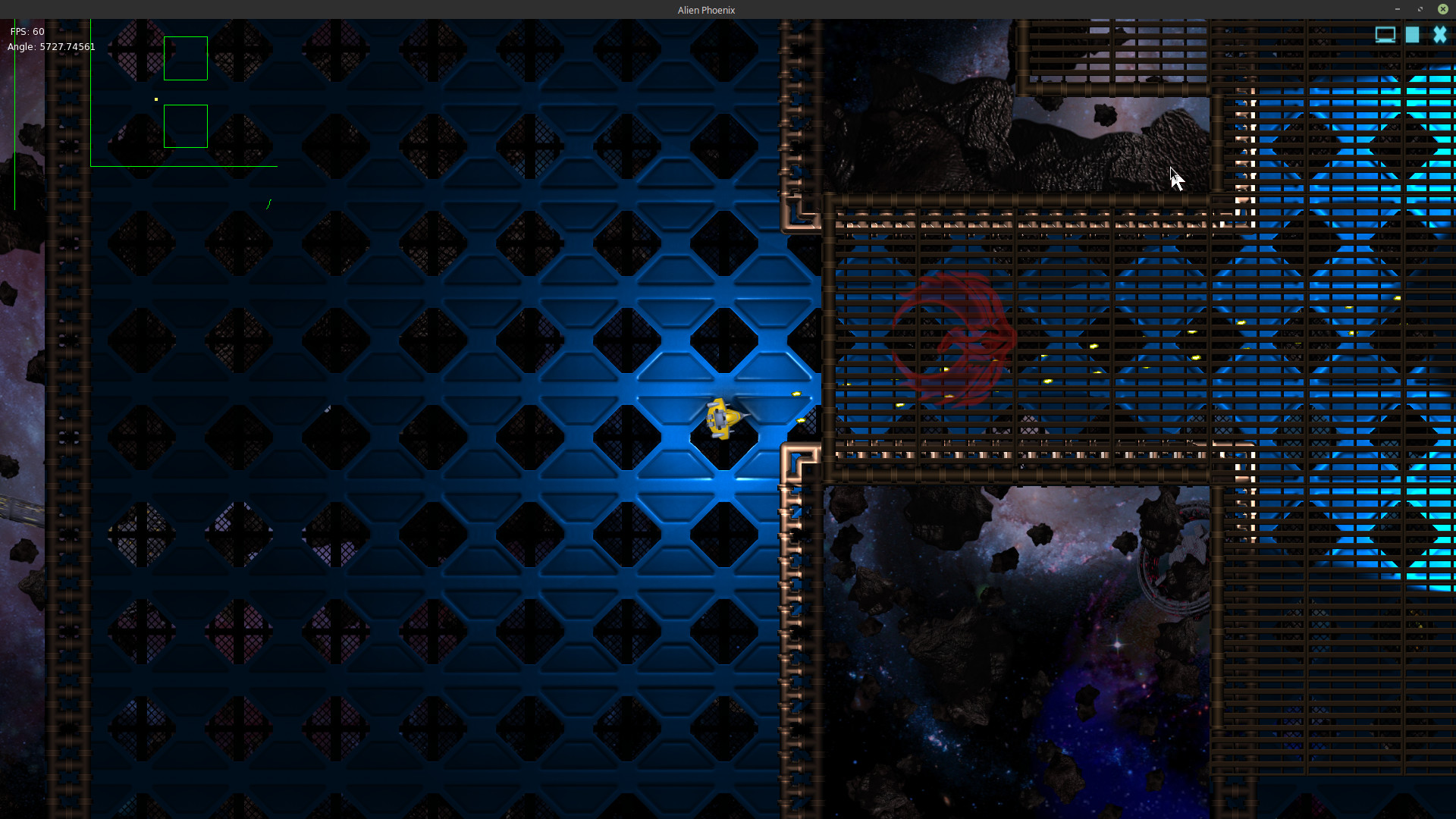Click the solid cyan square icon

(x=1412, y=35)
